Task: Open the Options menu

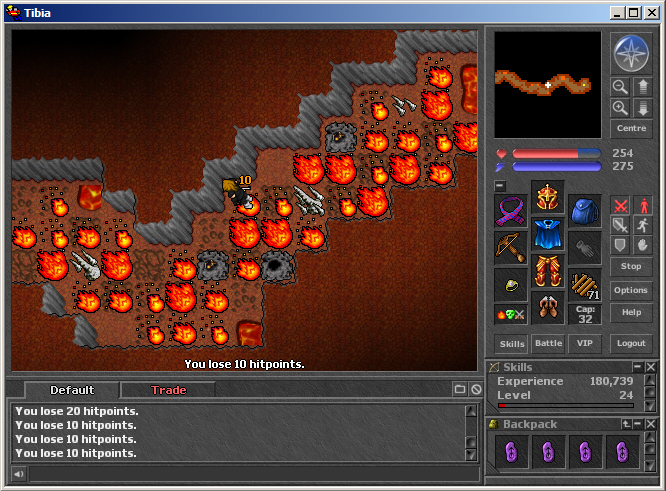Action: 631,290
